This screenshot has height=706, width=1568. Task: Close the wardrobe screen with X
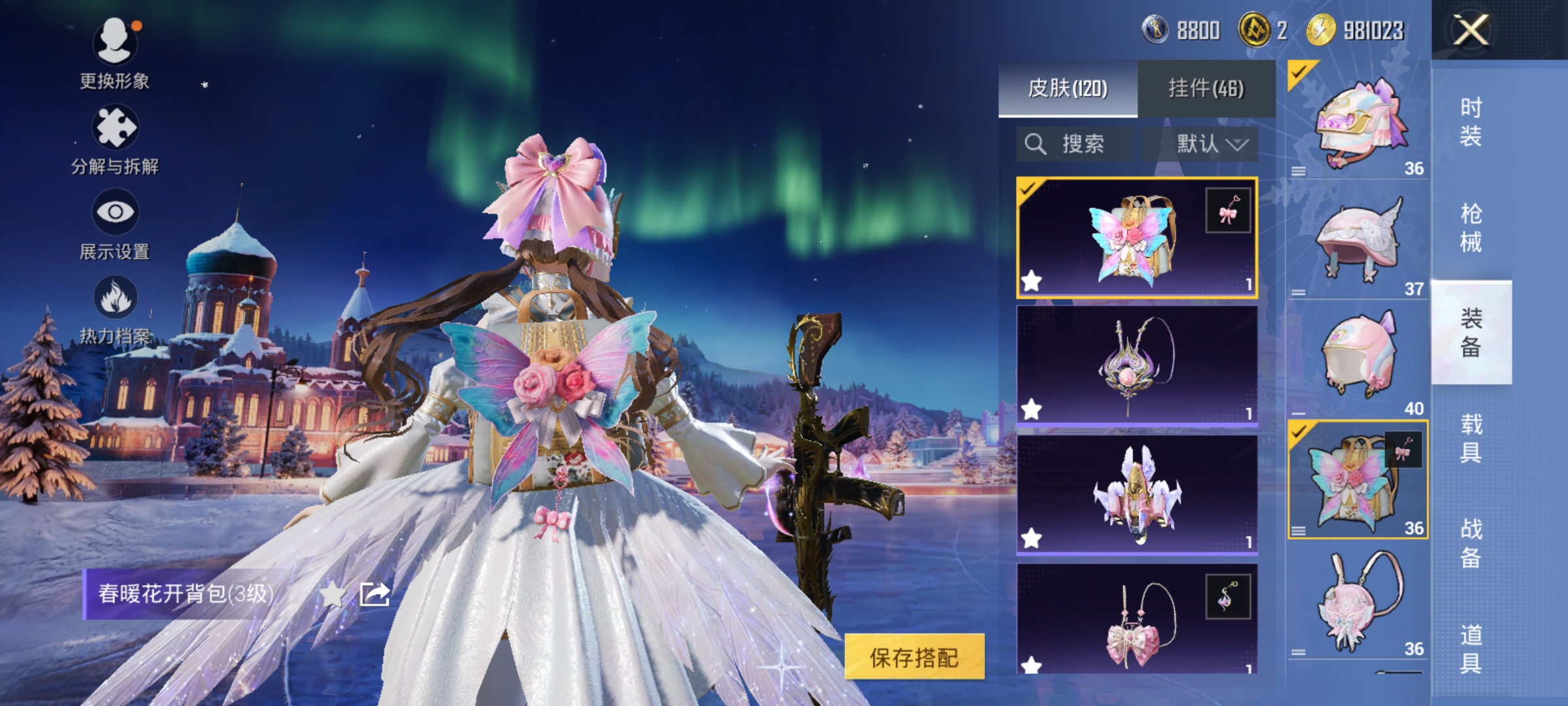coord(1470,30)
